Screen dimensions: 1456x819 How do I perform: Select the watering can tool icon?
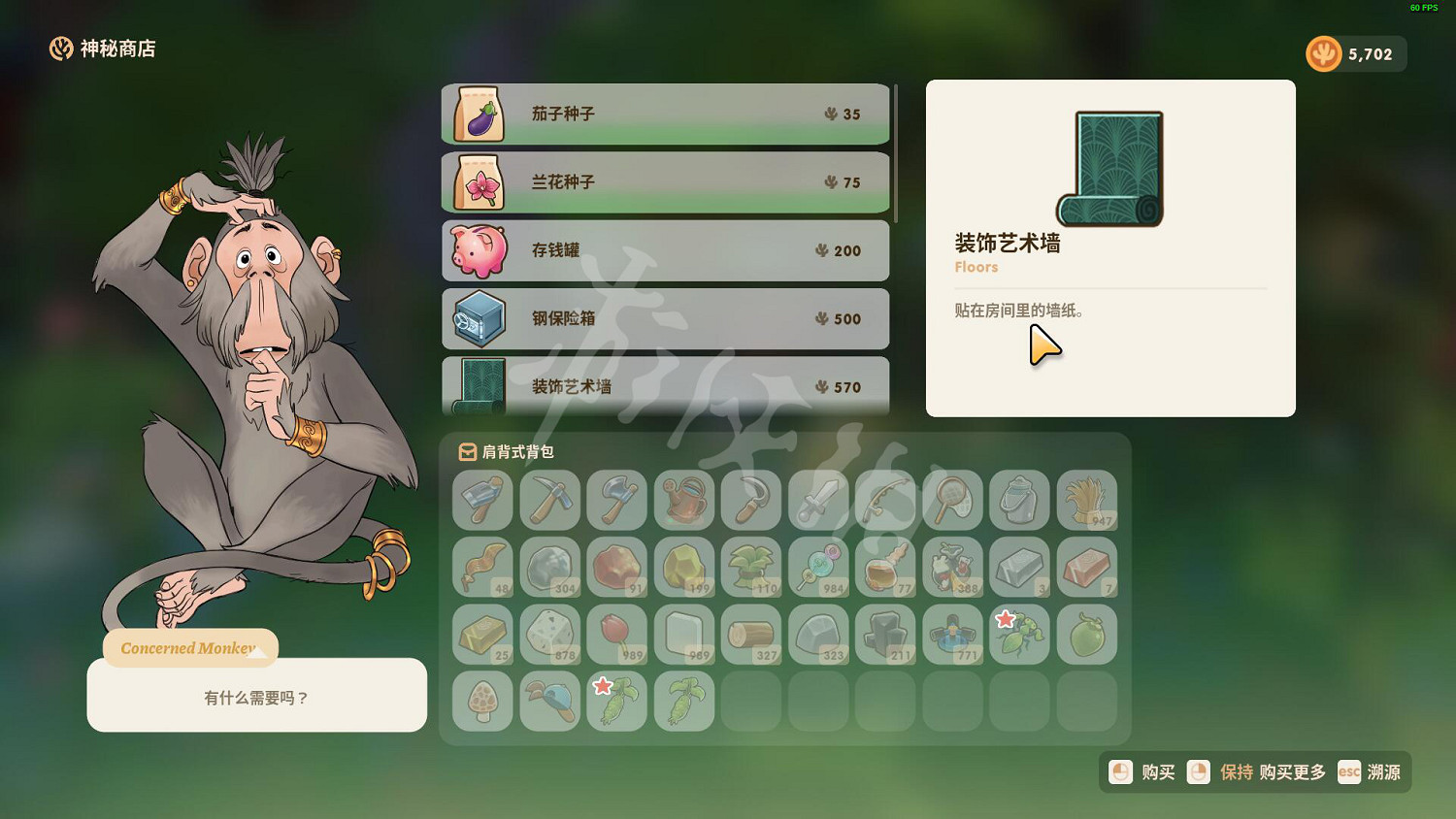click(684, 502)
